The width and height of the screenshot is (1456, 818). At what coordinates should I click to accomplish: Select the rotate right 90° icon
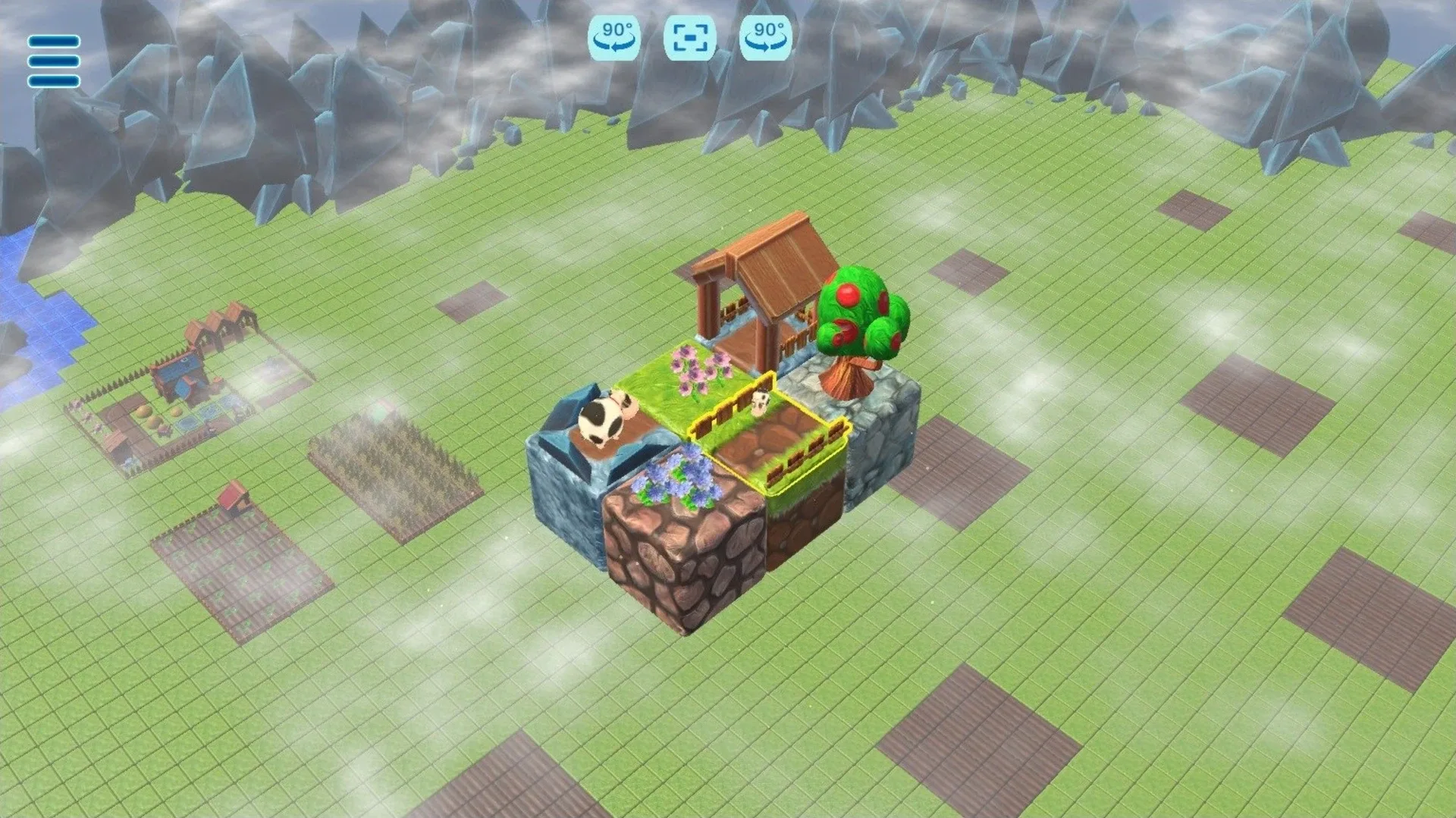tap(766, 36)
